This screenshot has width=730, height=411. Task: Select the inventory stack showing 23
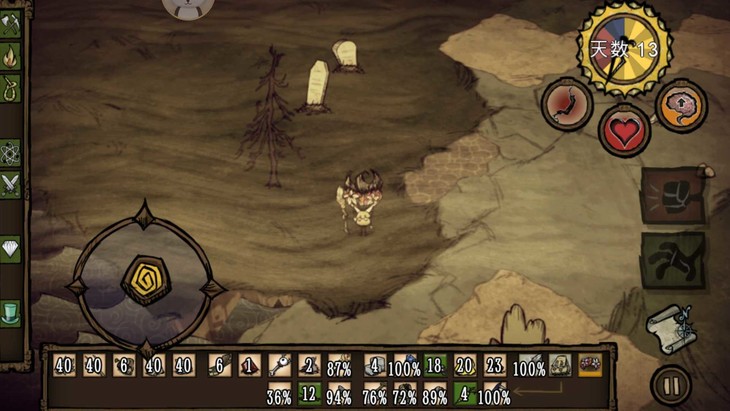[495, 366]
